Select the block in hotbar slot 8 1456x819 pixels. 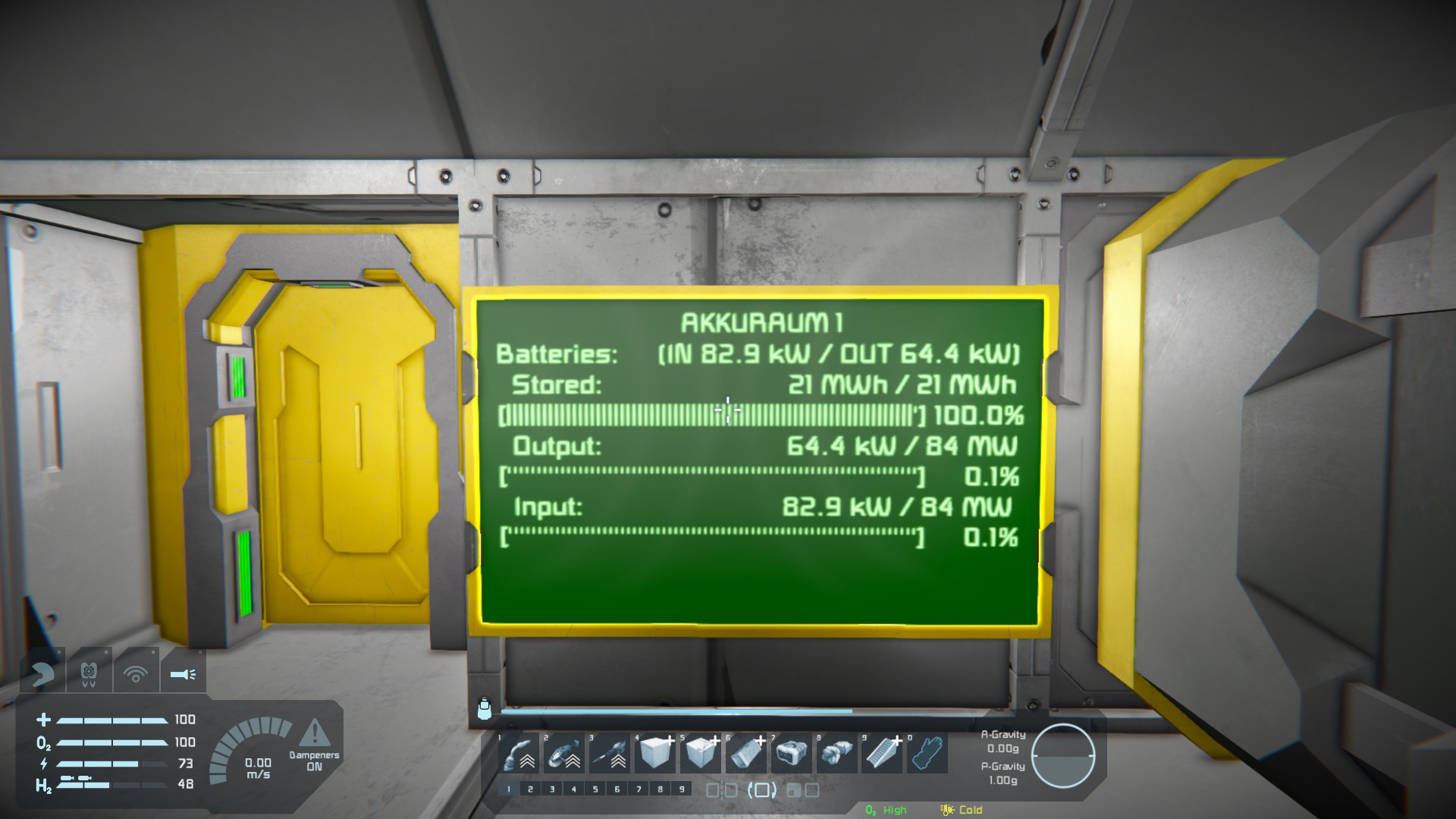point(836,754)
